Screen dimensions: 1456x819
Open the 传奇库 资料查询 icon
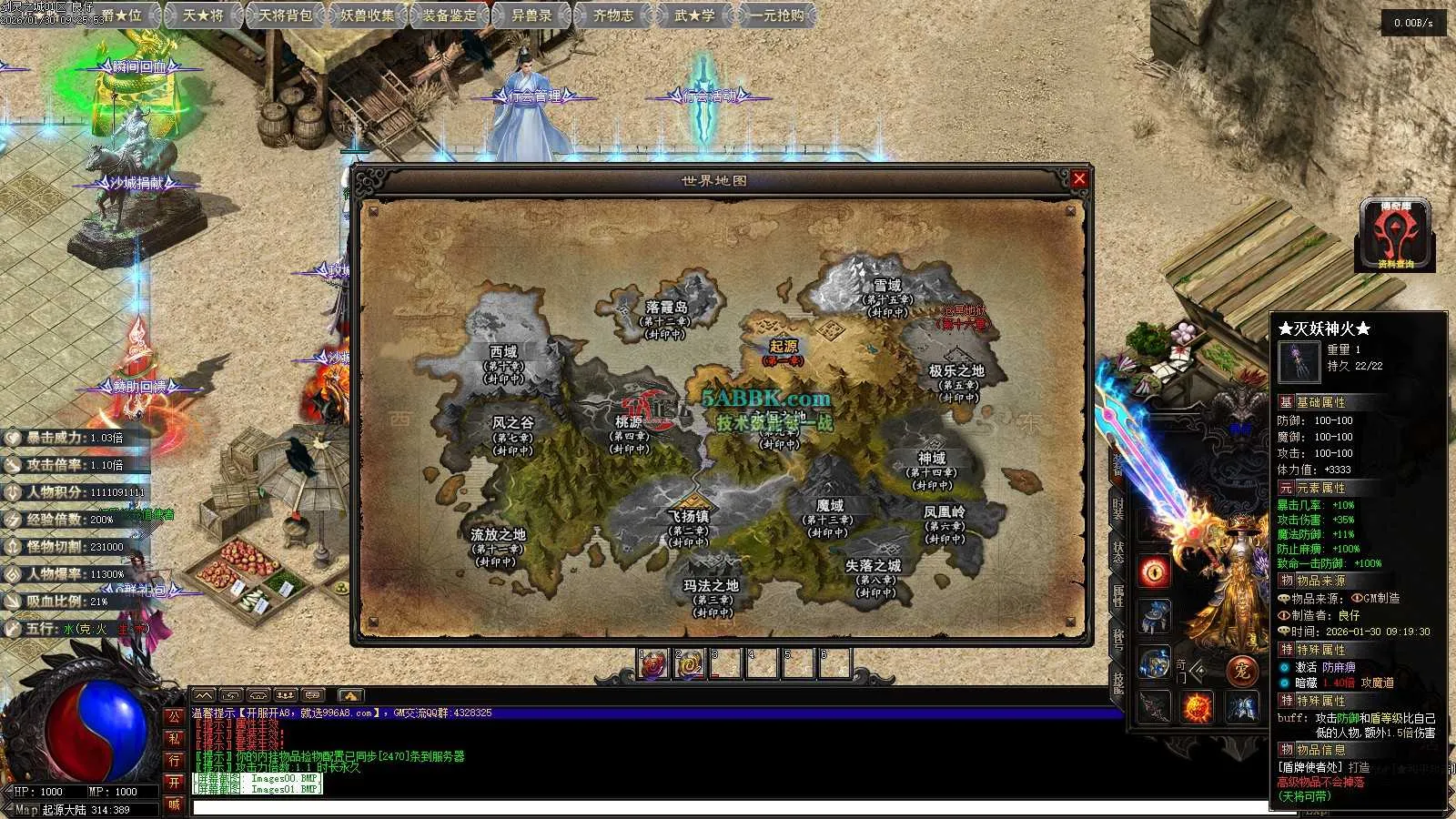pyautogui.click(x=1395, y=235)
